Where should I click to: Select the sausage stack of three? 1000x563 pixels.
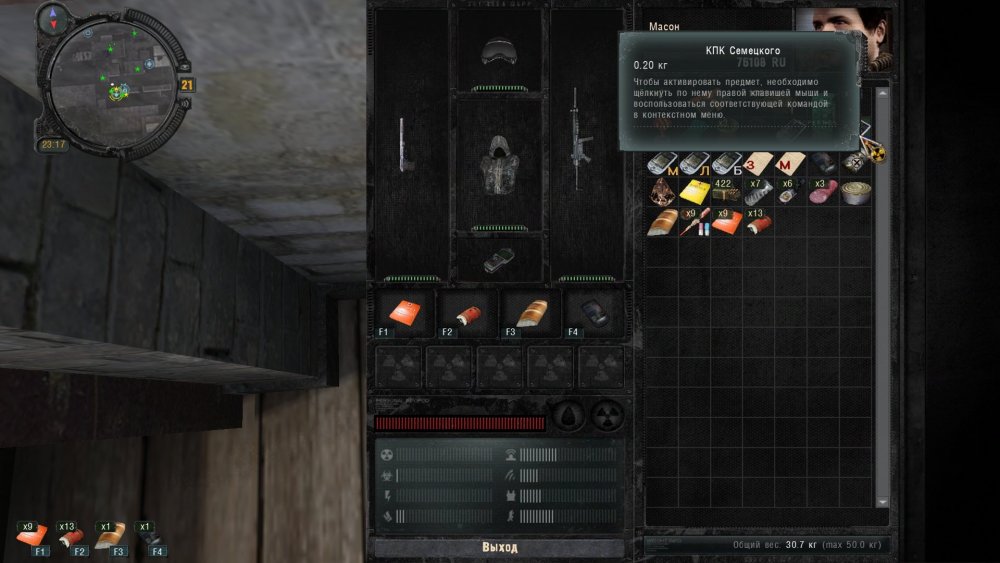click(823, 191)
